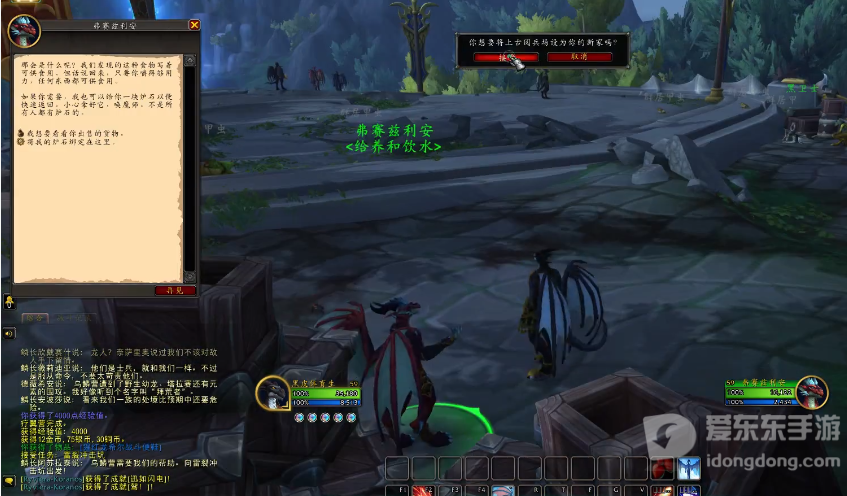The image size is (847, 496).
Task: Activate the red dragon ability on action bar
Action: [x=662, y=467]
